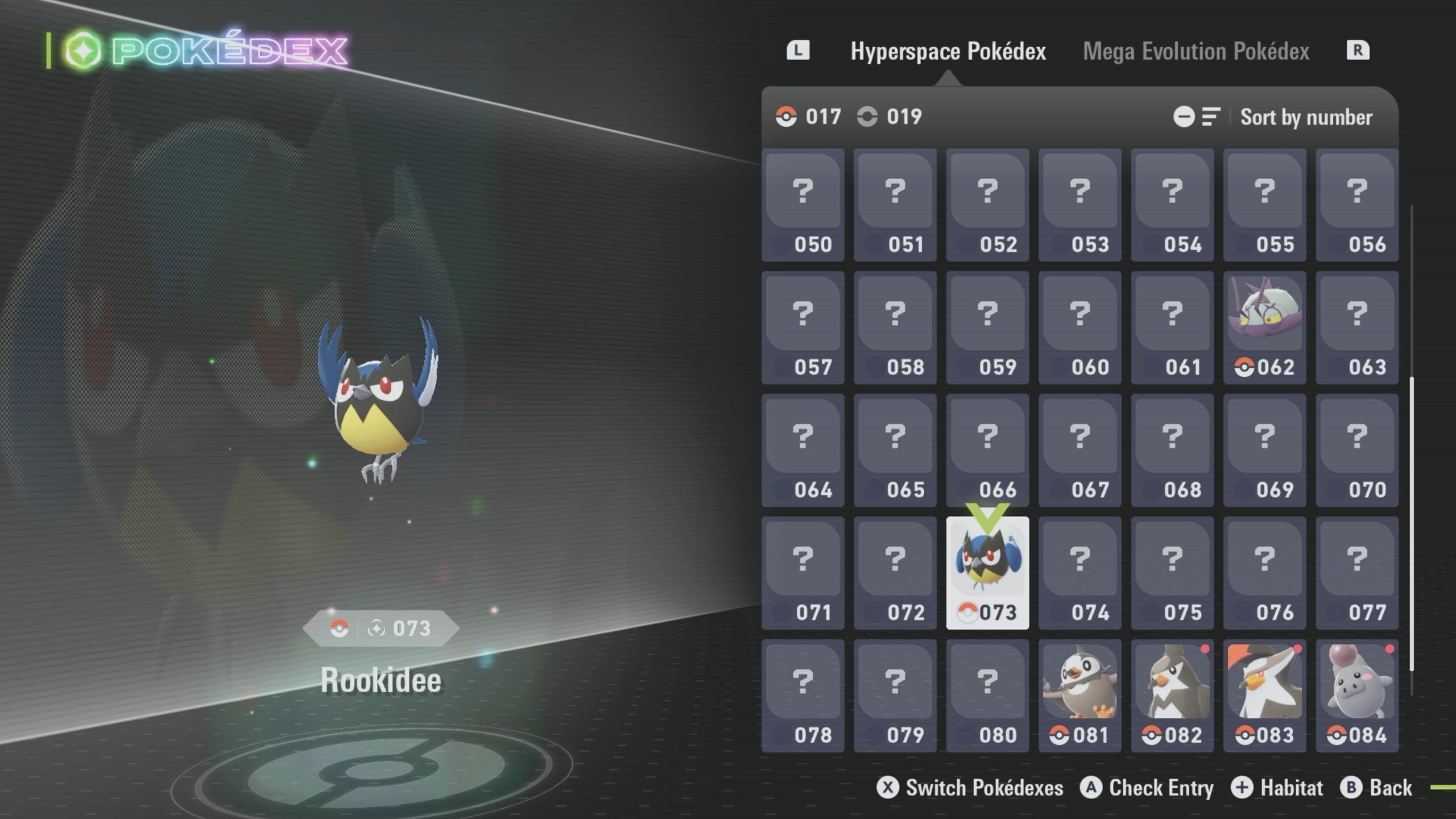This screenshot has height=819, width=1456.
Task: Click the Pokédex list scrollbar
Action: (1411, 523)
